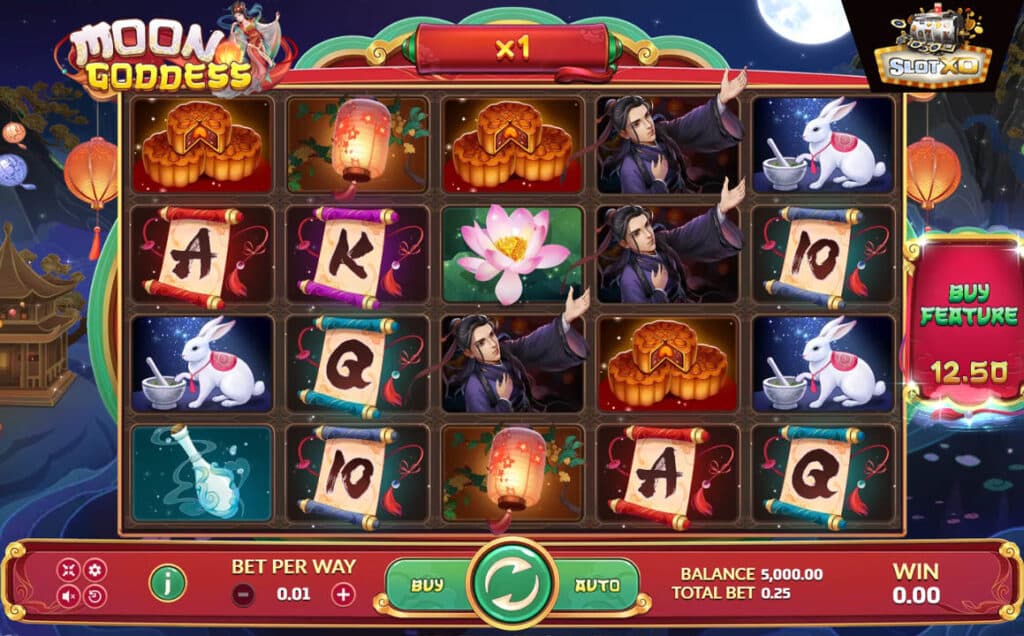Image resolution: width=1024 pixels, height=636 pixels.
Task: Open the green info button
Action: point(168,583)
